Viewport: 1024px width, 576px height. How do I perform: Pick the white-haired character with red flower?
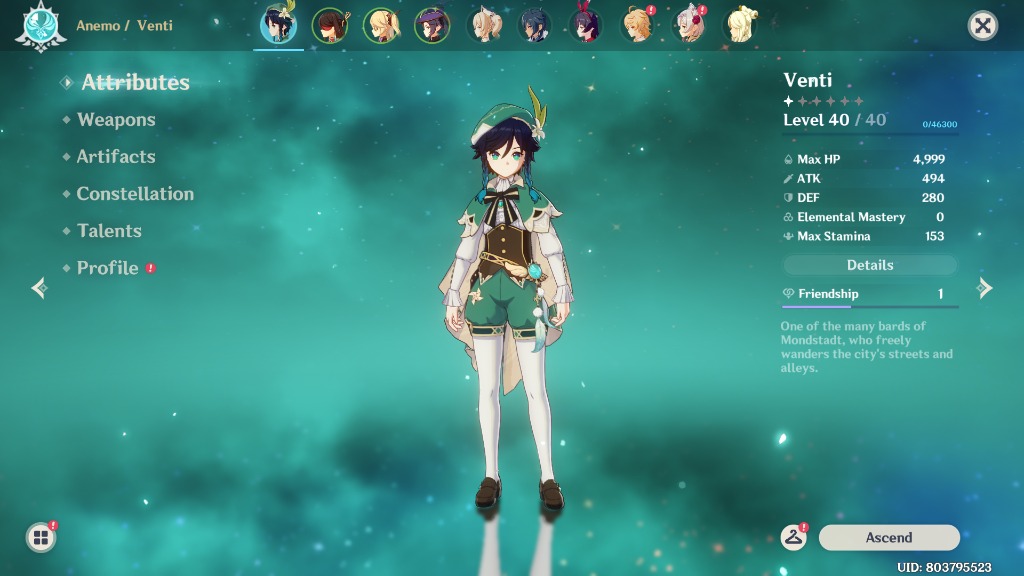click(689, 26)
